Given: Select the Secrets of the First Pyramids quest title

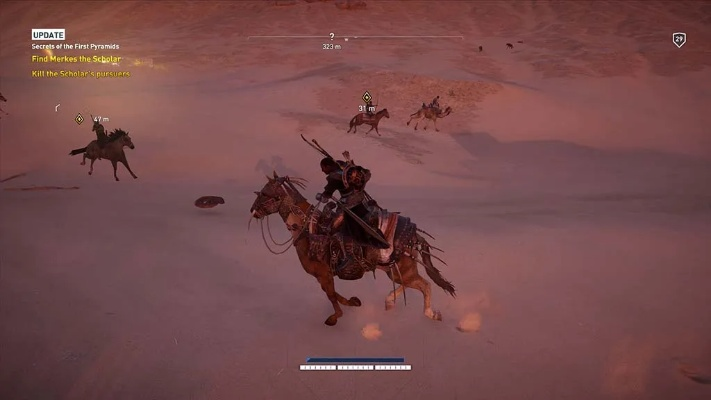Looking at the screenshot, I should point(75,46).
